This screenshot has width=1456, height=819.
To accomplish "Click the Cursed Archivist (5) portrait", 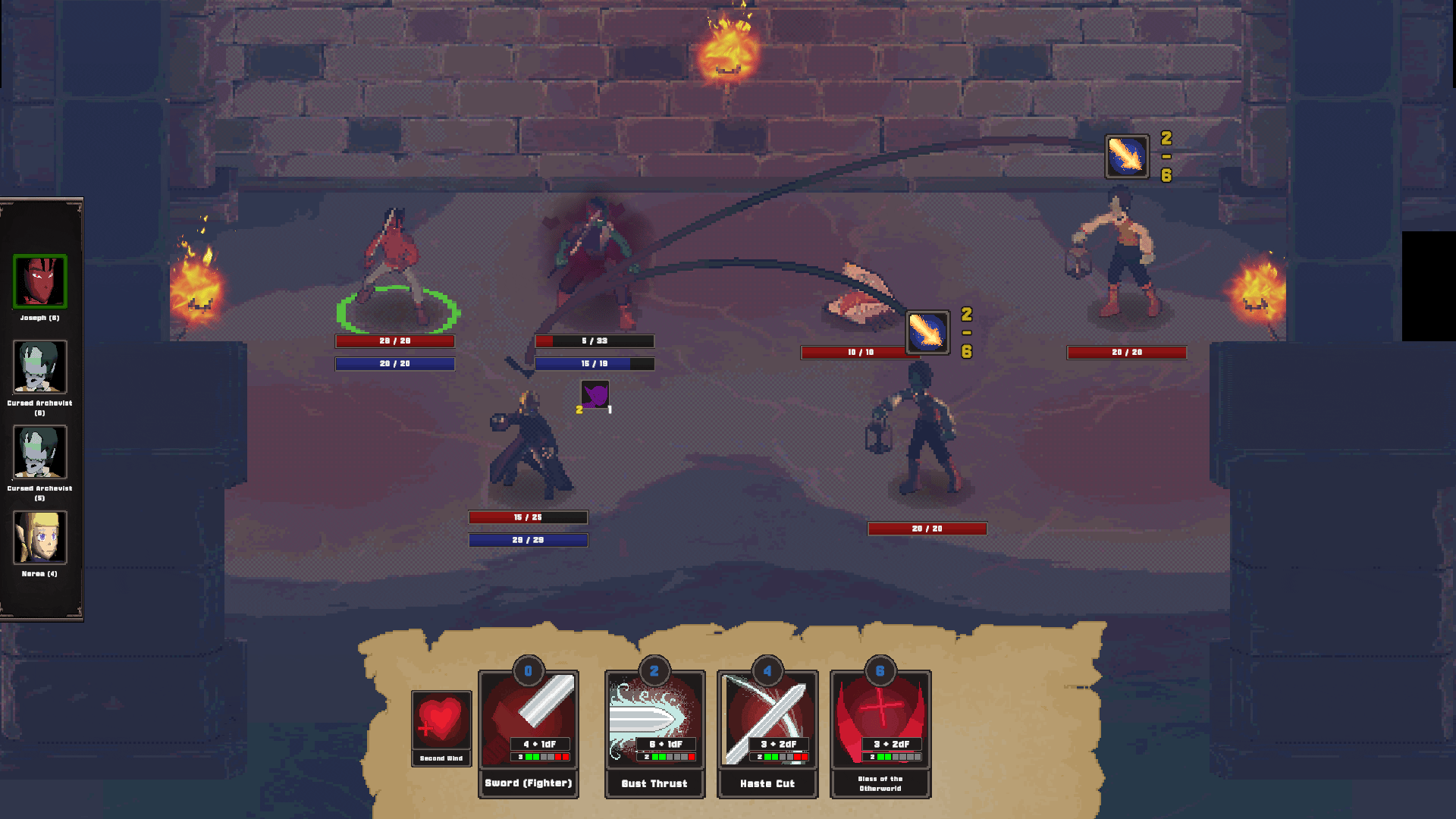I will (x=39, y=452).
